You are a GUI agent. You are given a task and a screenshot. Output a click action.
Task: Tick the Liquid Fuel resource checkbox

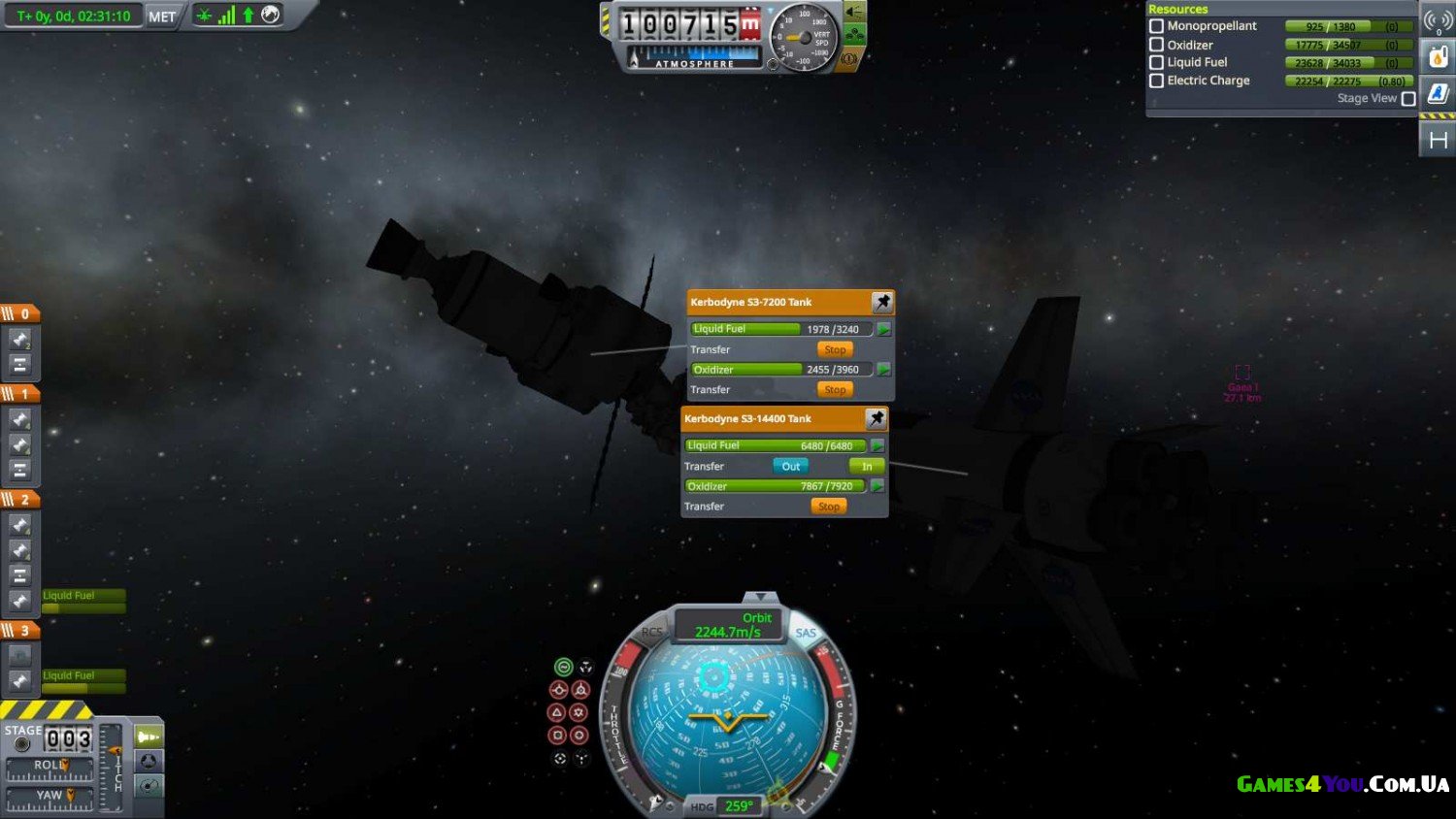(x=1156, y=62)
